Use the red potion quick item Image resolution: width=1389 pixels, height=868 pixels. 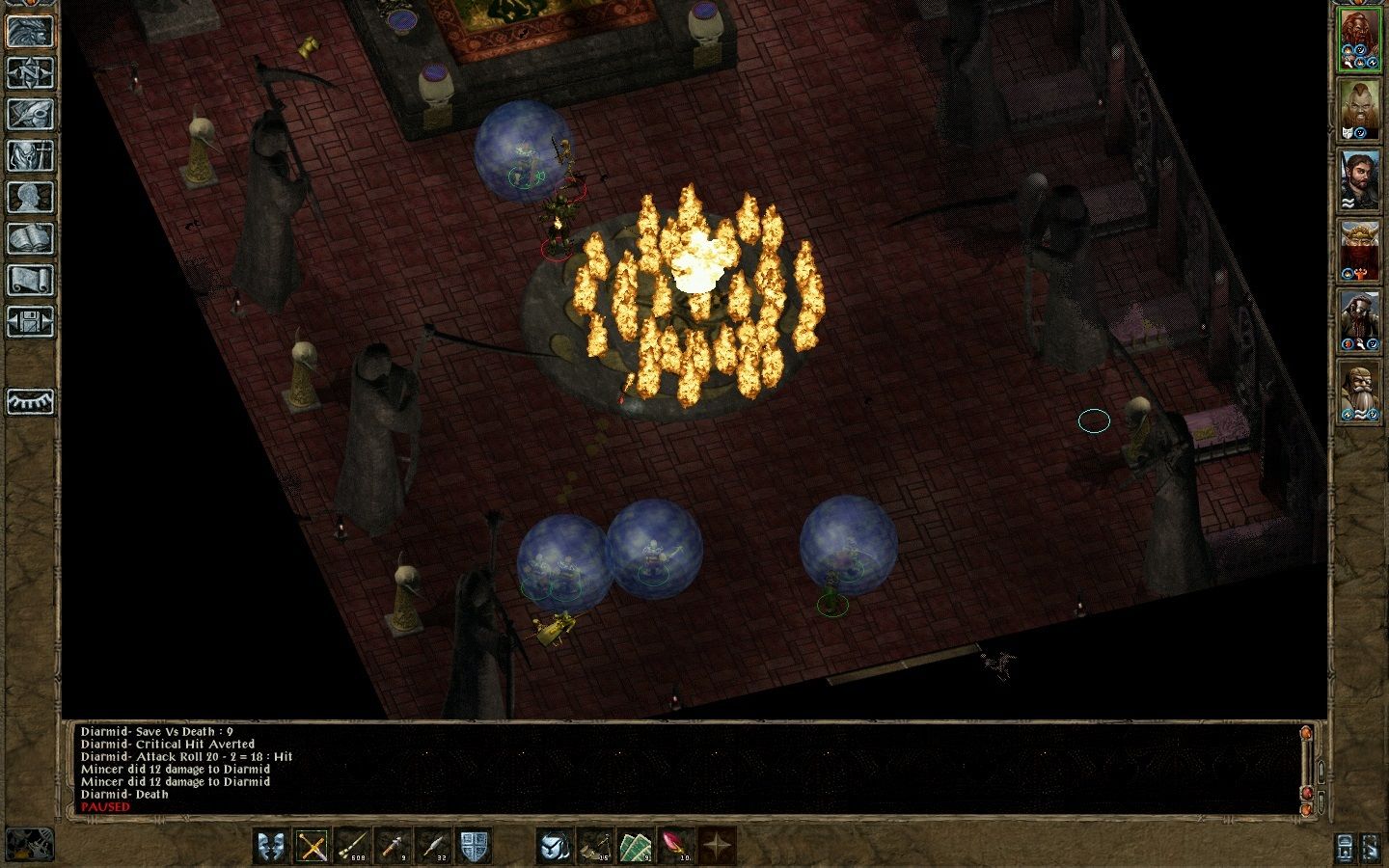click(x=675, y=846)
